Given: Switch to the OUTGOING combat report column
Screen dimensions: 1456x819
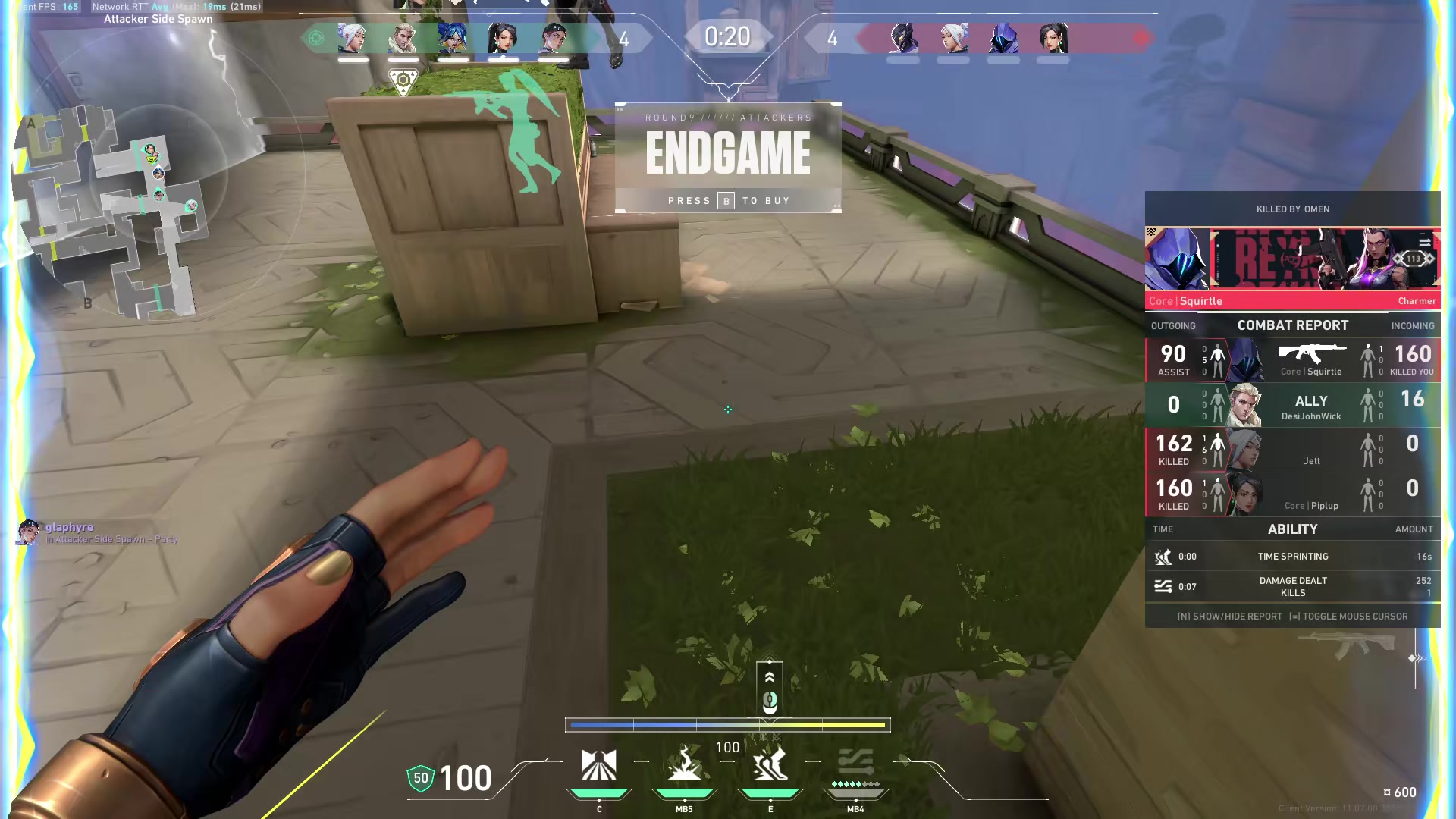Looking at the screenshot, I should 1173,325.
